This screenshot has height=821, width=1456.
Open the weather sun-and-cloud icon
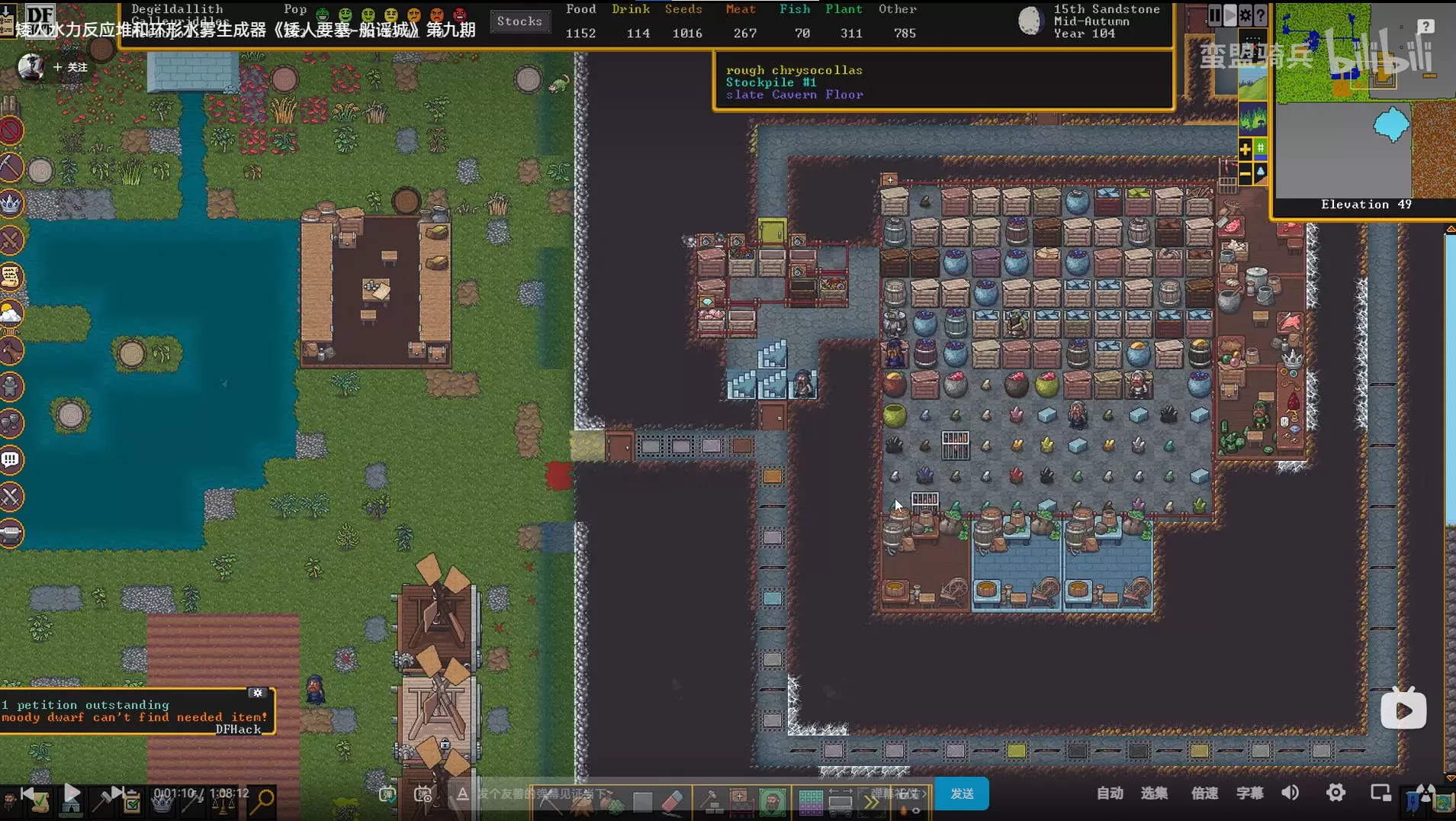(x=11, y=314)
